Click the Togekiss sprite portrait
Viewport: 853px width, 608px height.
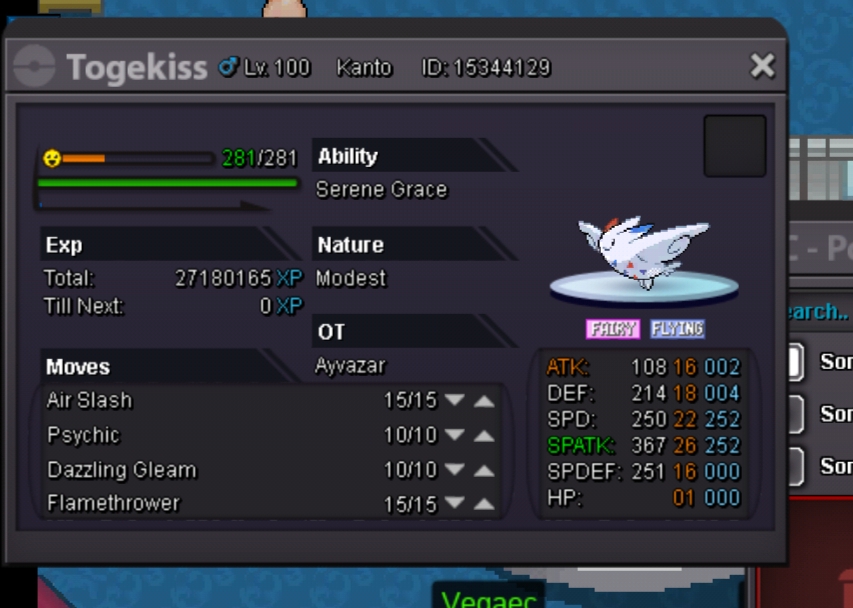(x=644, y=255)
